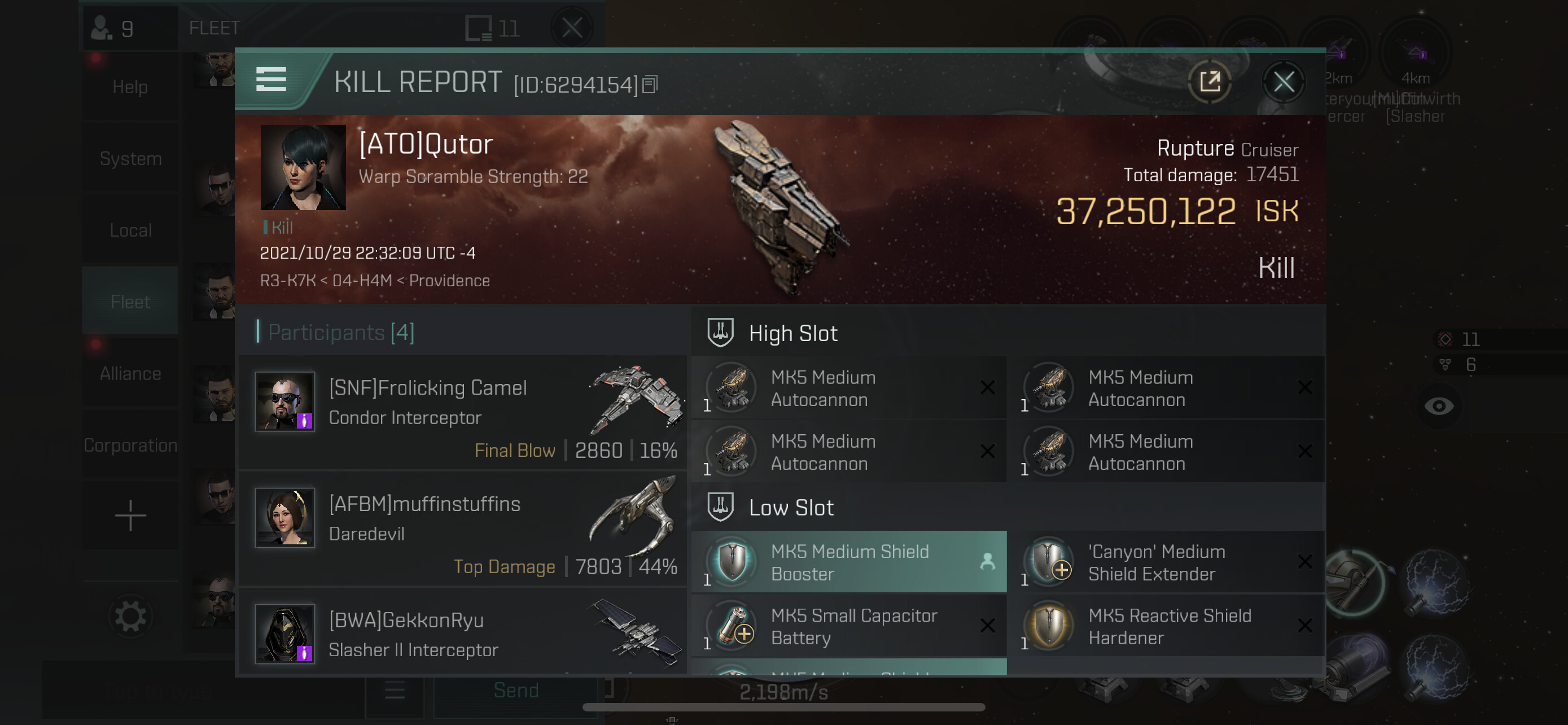Copy the kill report ID
Screen dimensions: 1568x725
[x=650, y=85]
